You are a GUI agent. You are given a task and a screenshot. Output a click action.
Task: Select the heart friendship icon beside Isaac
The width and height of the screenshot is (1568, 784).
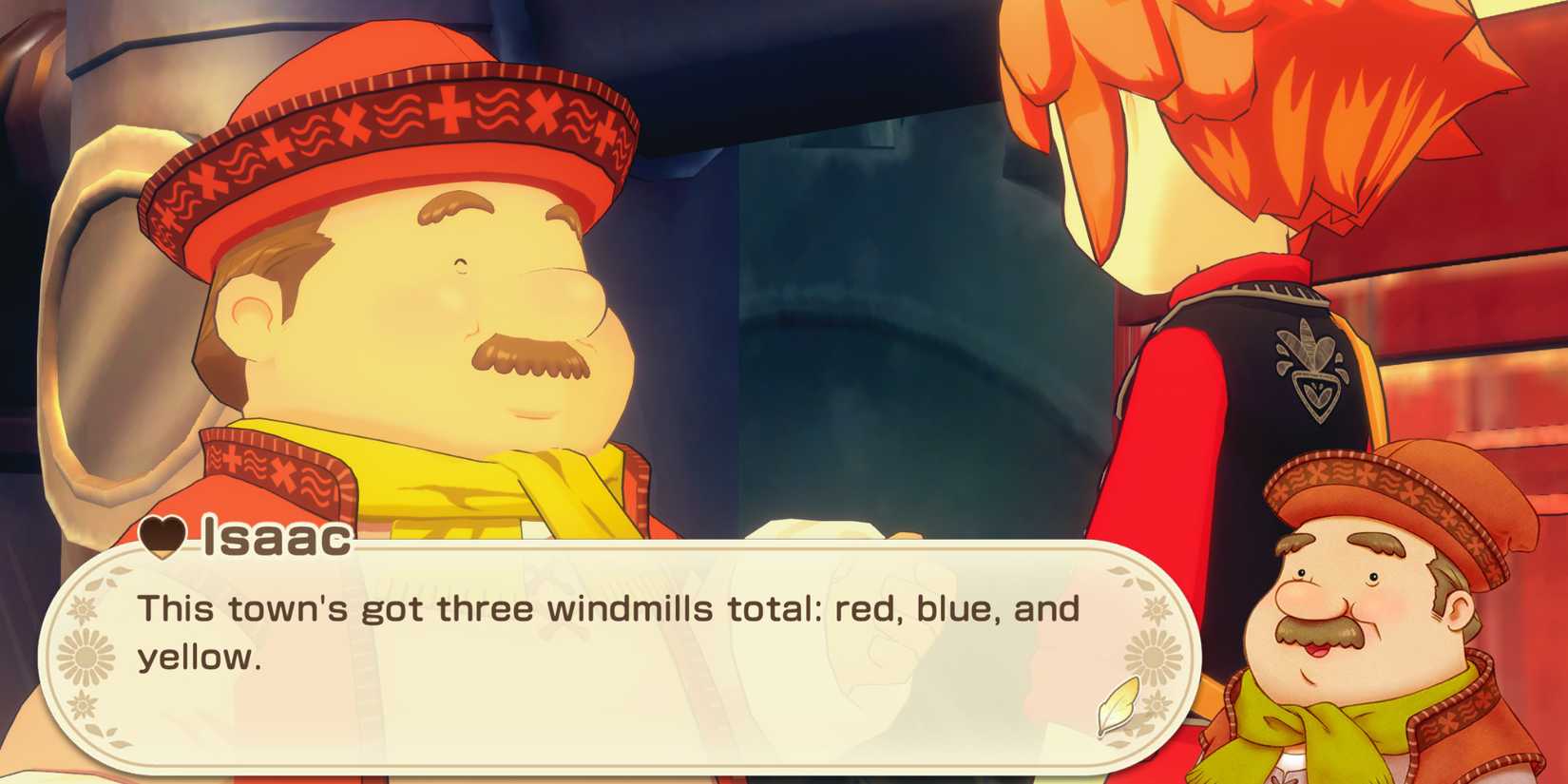(x=162, y=539)
